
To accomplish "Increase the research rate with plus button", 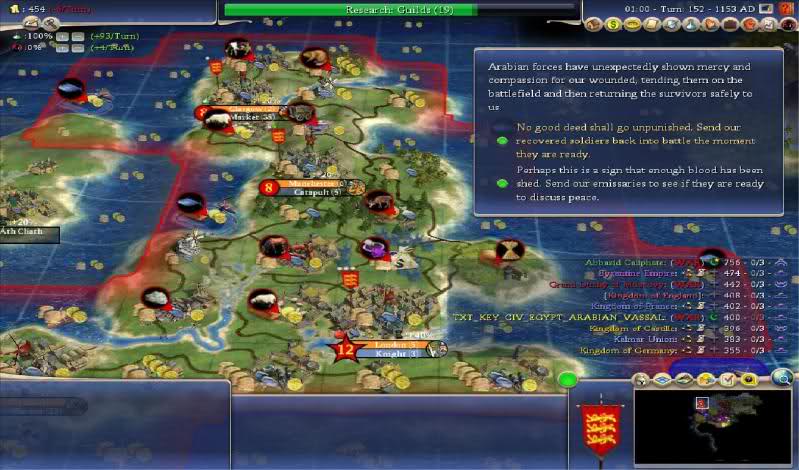I will tap(61, 36).
